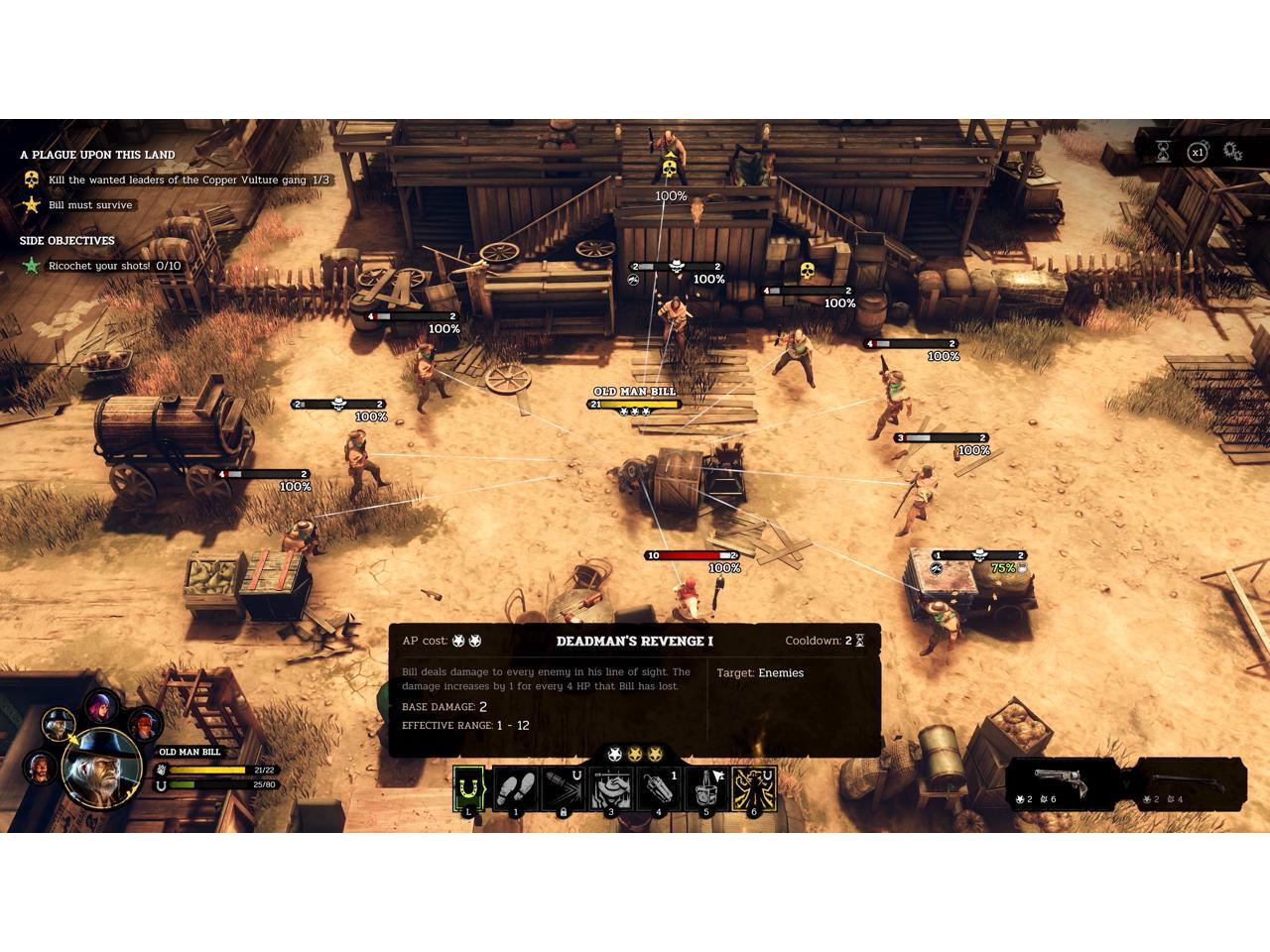Switch to the red bandana character portrait

[x=145, y=724]
